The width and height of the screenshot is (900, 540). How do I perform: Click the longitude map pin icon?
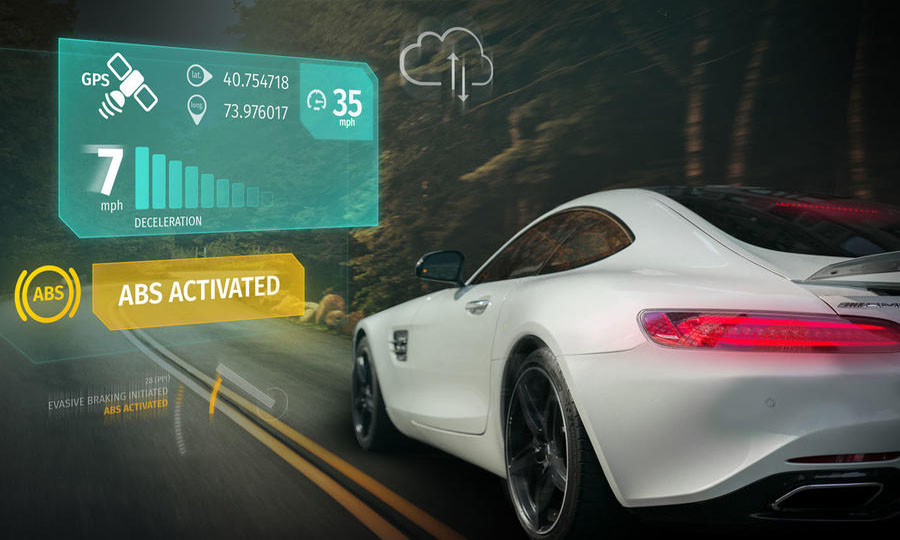coord(196,112)
